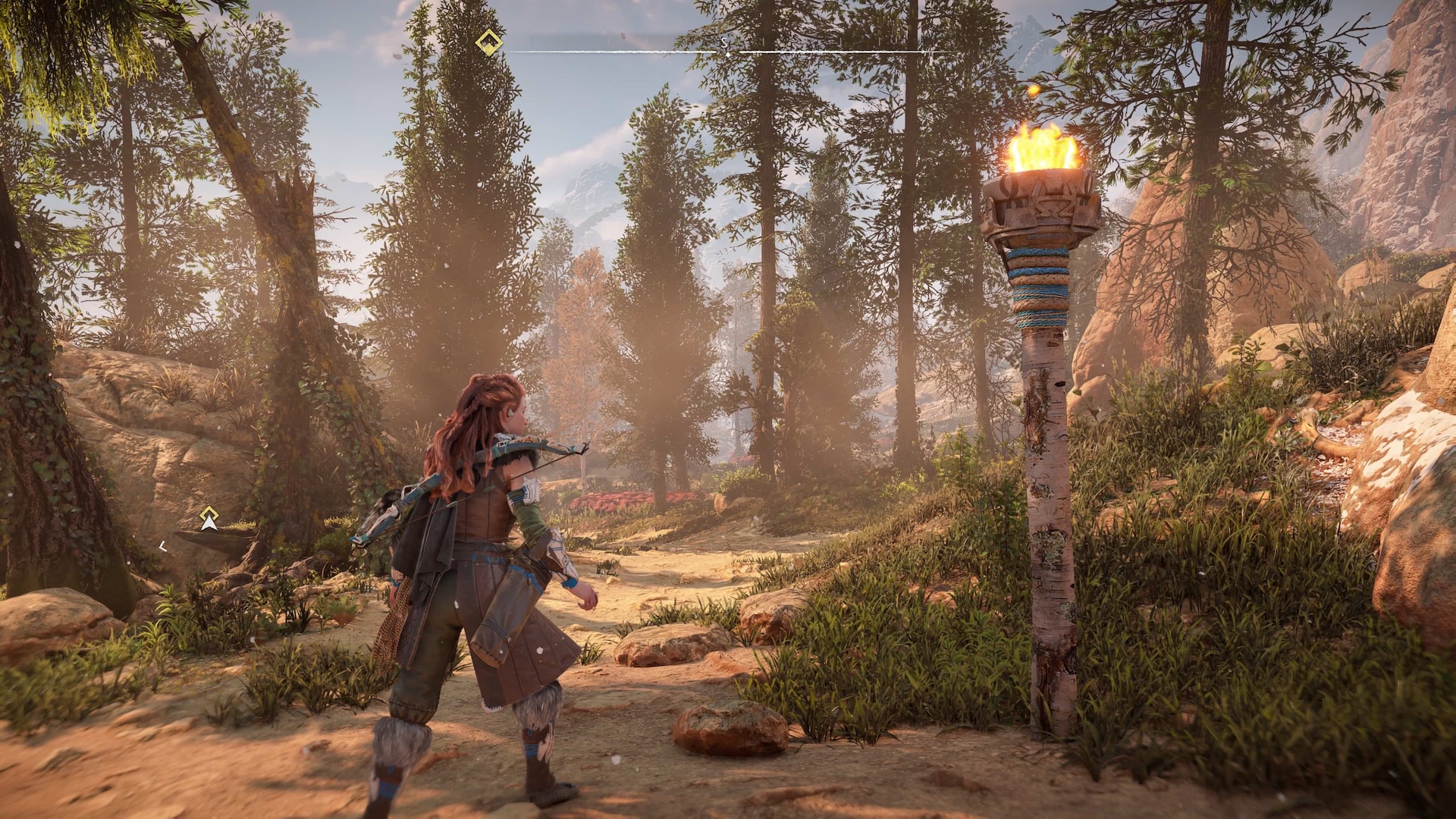1456x819 pixels.
Task: Click the quest waypoint arrow beside the path
Action: (209, 519)
